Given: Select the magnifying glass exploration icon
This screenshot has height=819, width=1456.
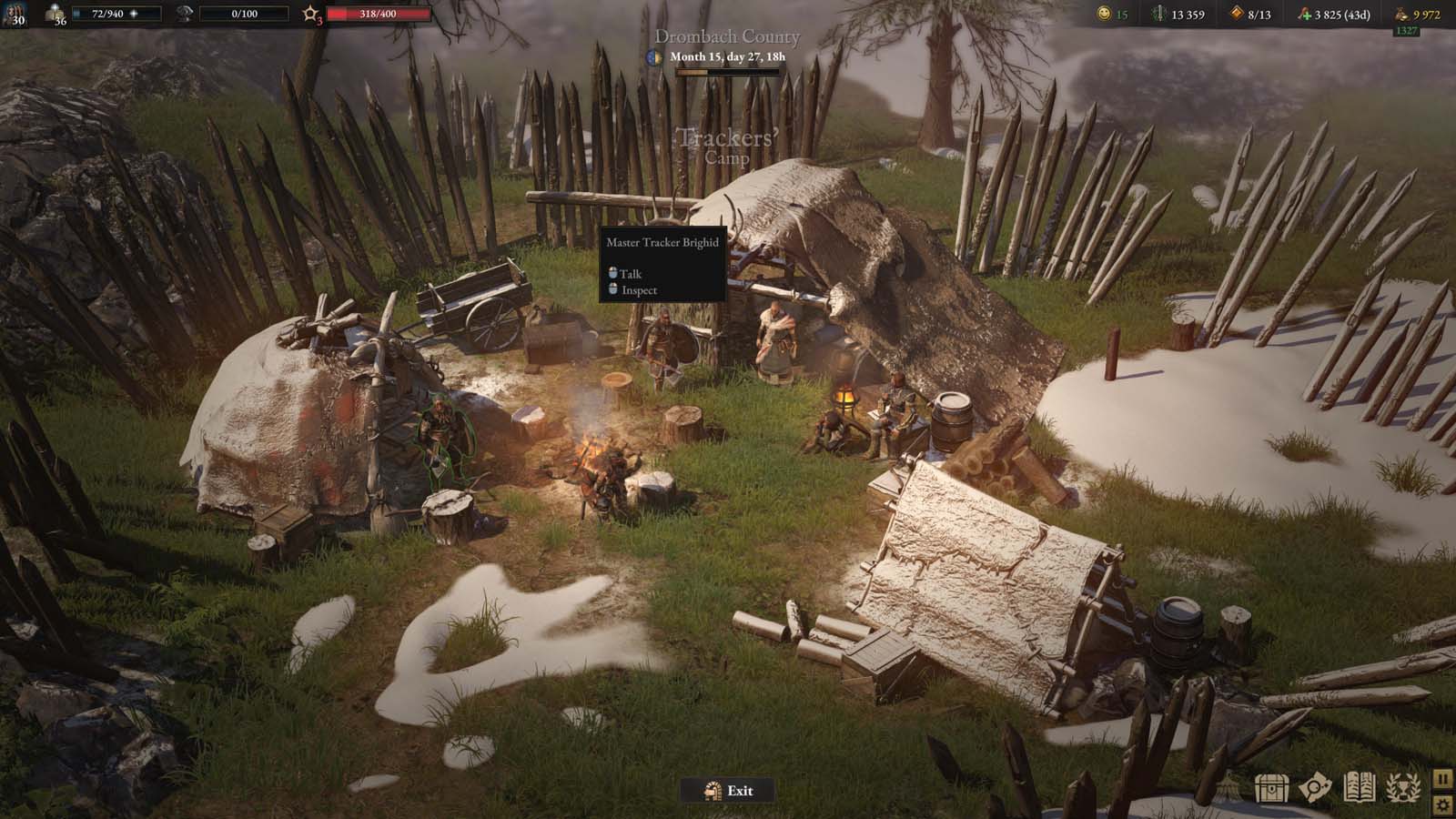Looking at the screenshot, I should coord(1314,787).
